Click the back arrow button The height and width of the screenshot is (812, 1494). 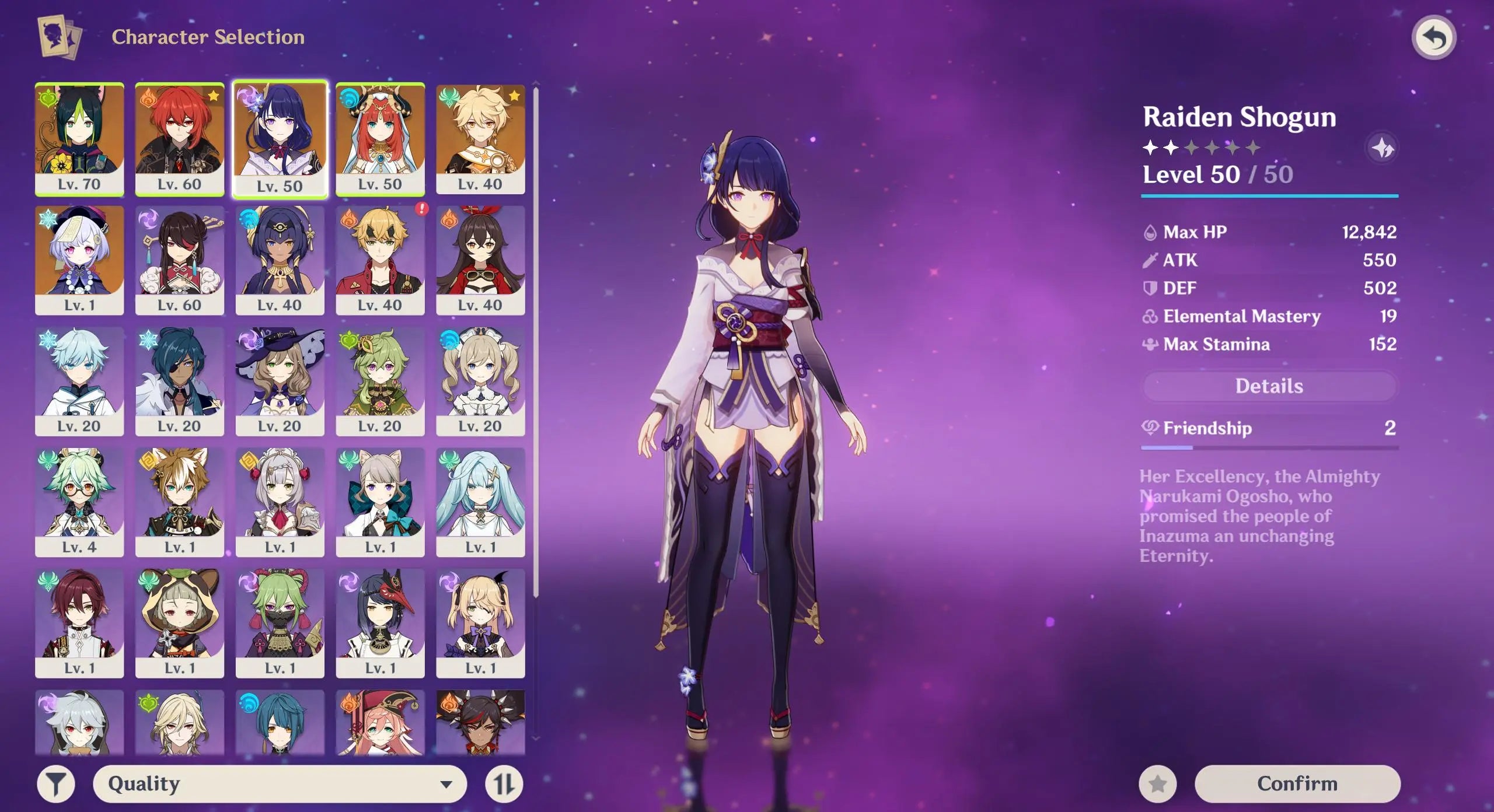pyautogui.click(x=1433, y=38)
